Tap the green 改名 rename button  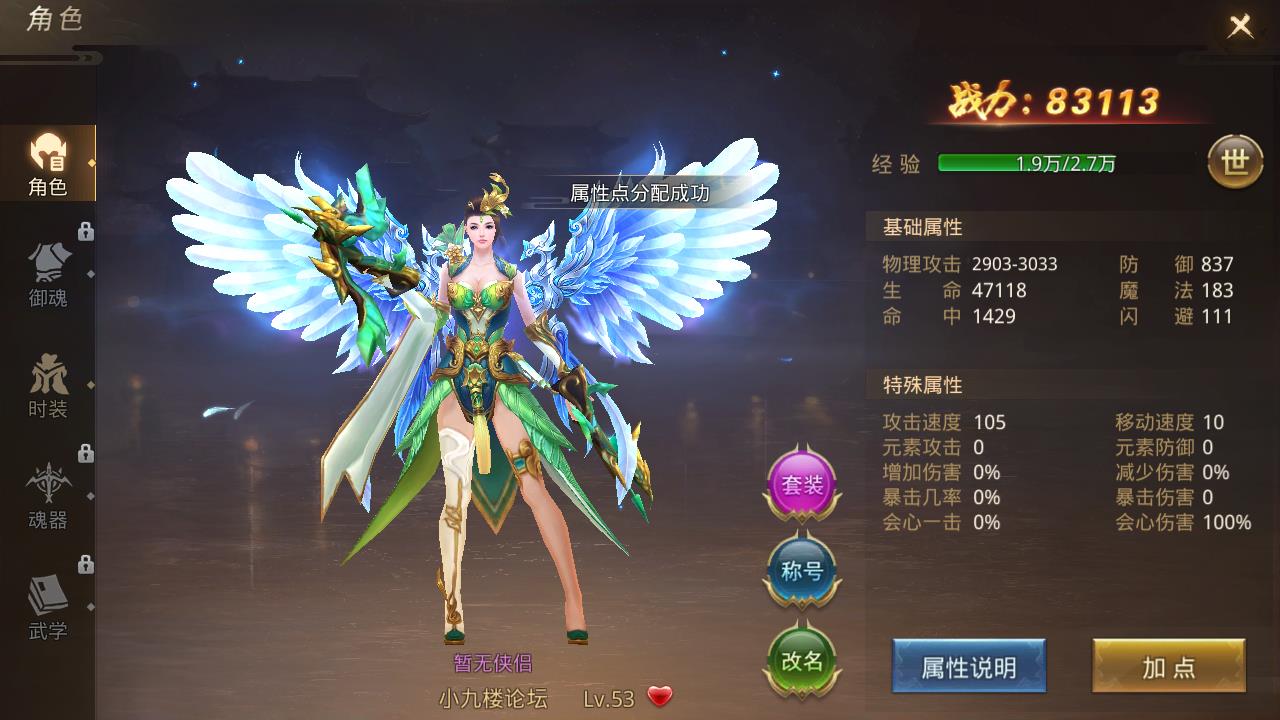(801, 660)
